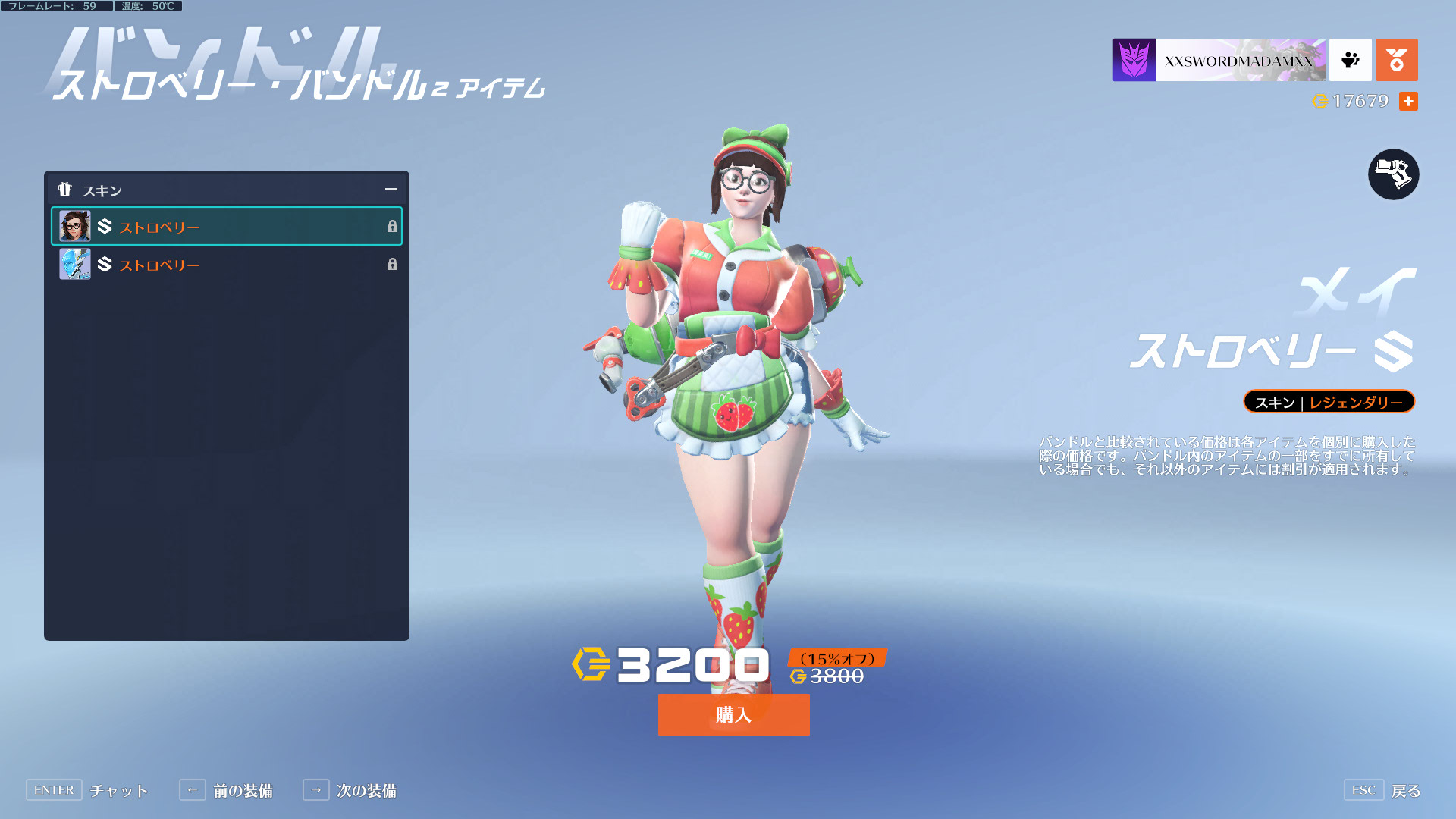The width and height of the screenshot is (1456, 819).
Task: Show the previous equipment 前の装備
Action: pyautogui.click(x=226, y=790)
